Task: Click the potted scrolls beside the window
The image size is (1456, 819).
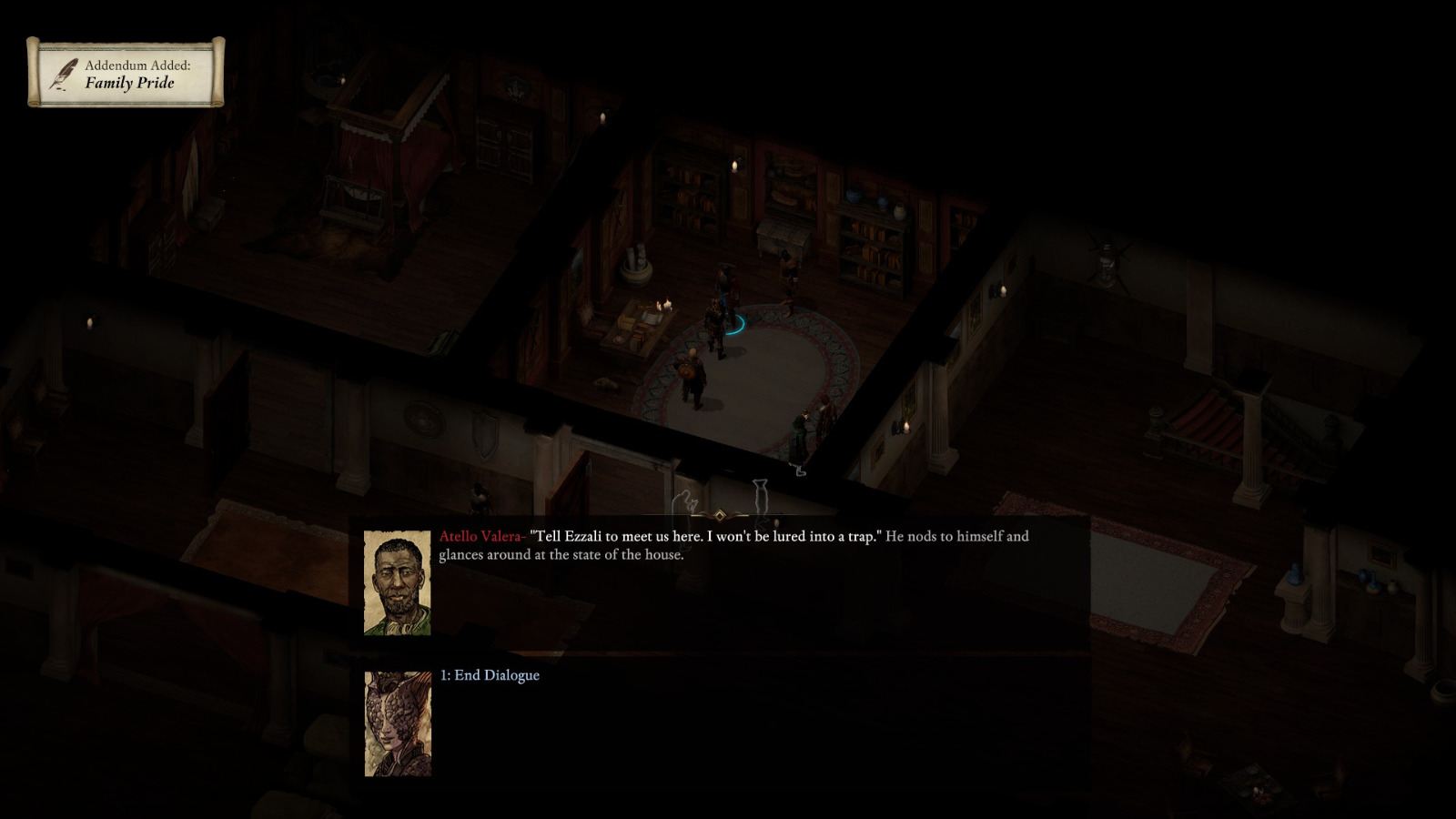Action: [x=636, y=262]
